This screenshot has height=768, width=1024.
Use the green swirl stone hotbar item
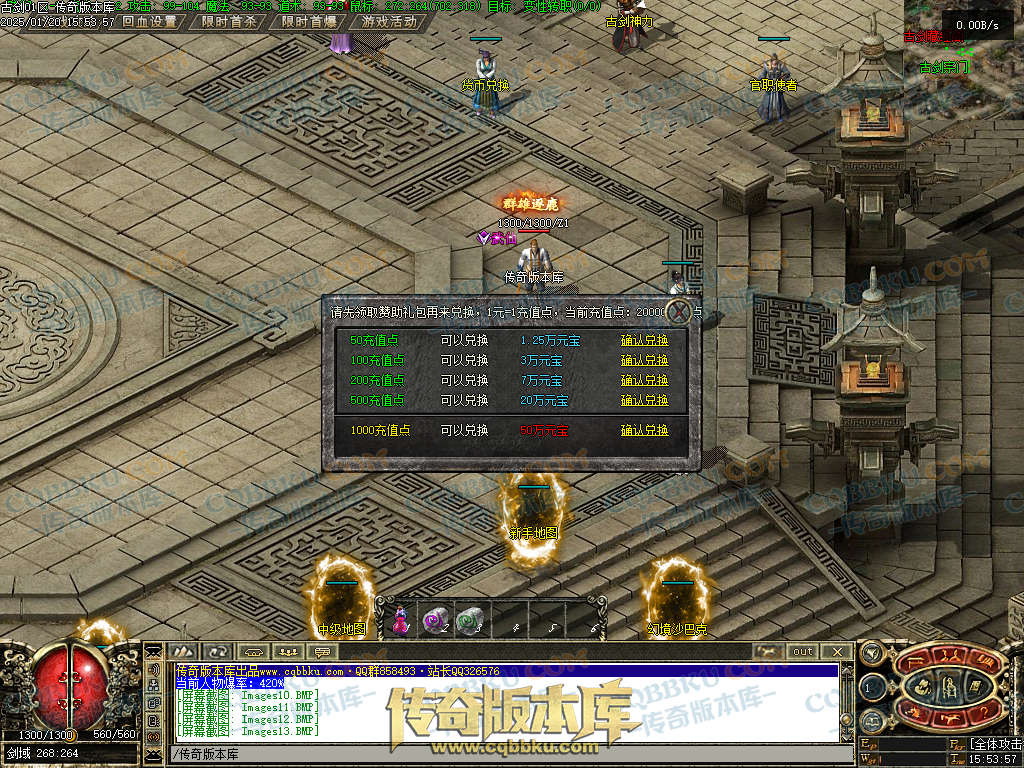[x=469, y=622]
